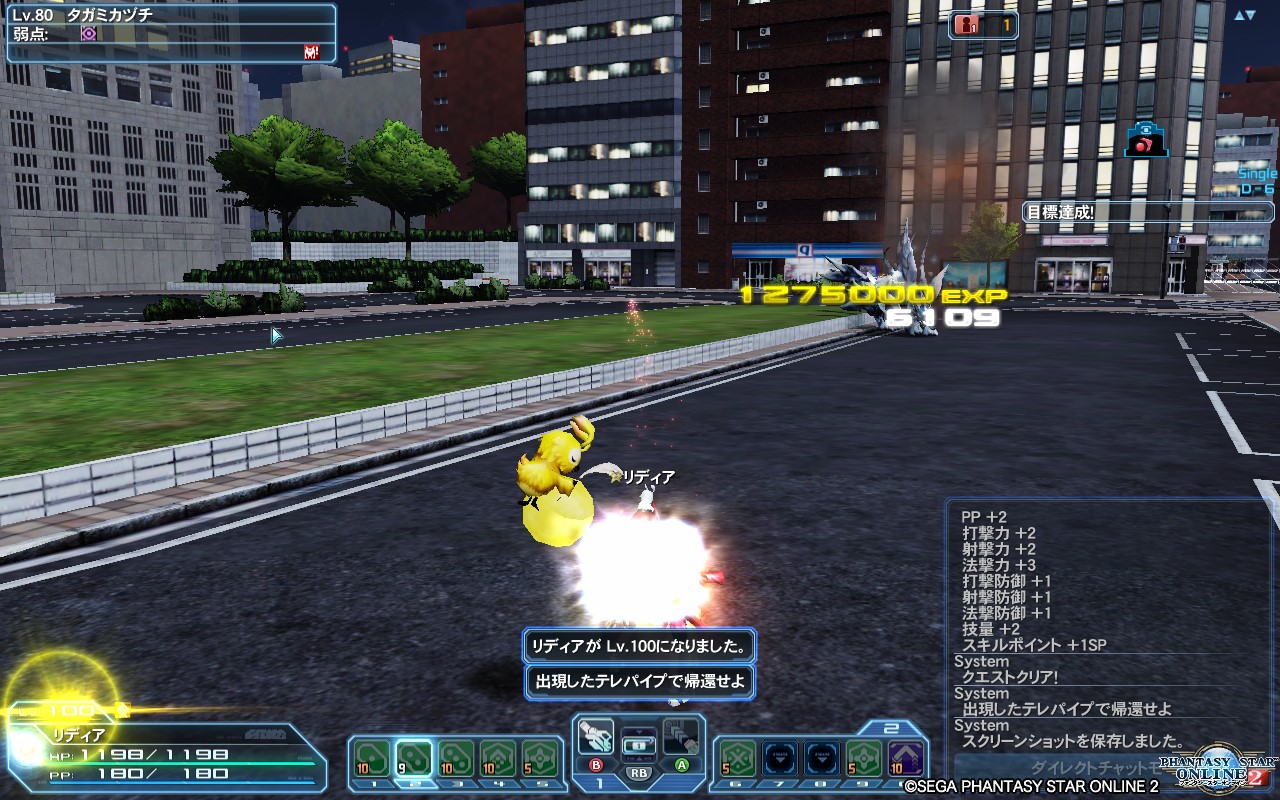Activate the purple skill icon in slot 0
The image size is (1280, 800).
pos(903,756)
